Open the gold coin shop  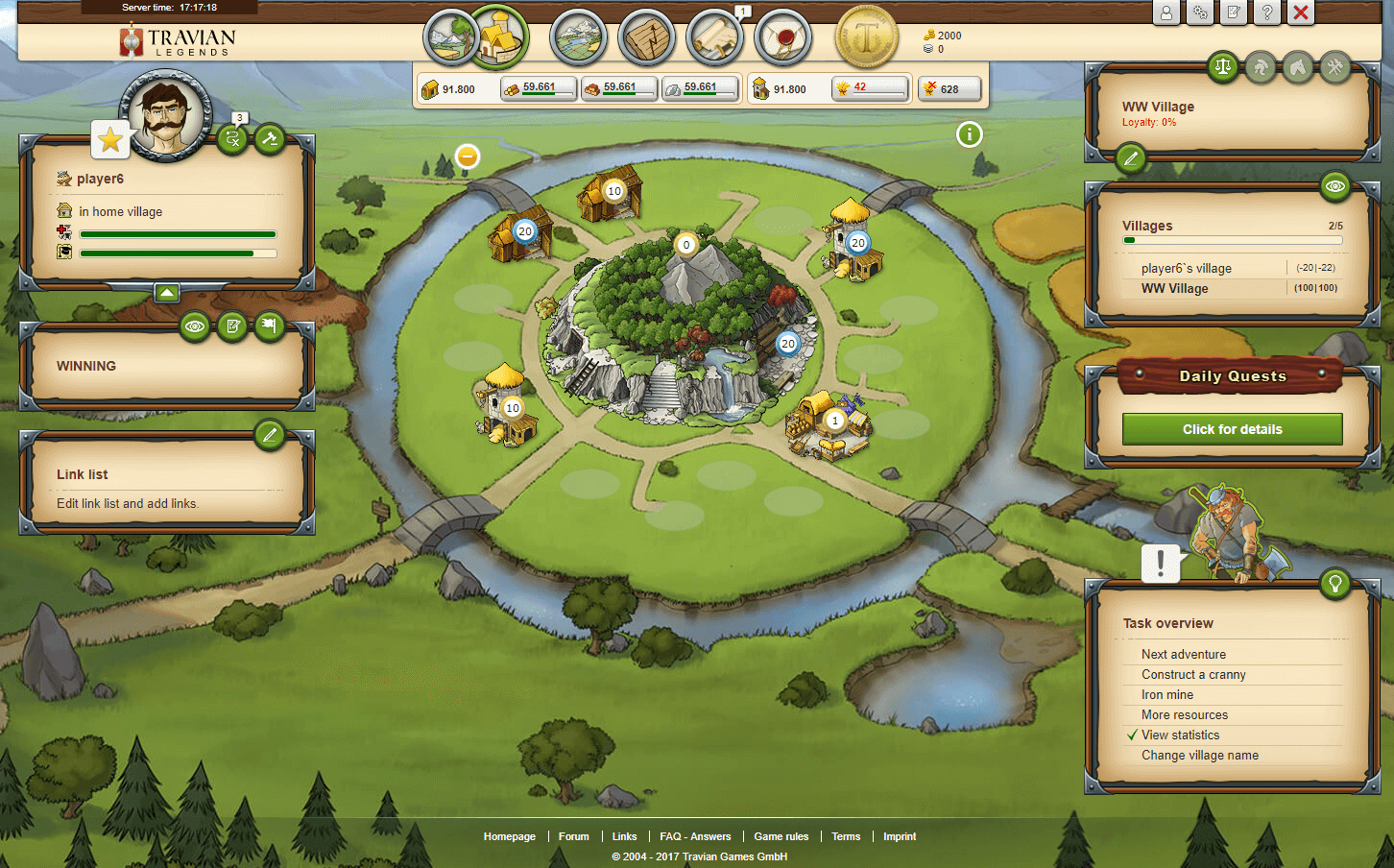tap(867, 38)
